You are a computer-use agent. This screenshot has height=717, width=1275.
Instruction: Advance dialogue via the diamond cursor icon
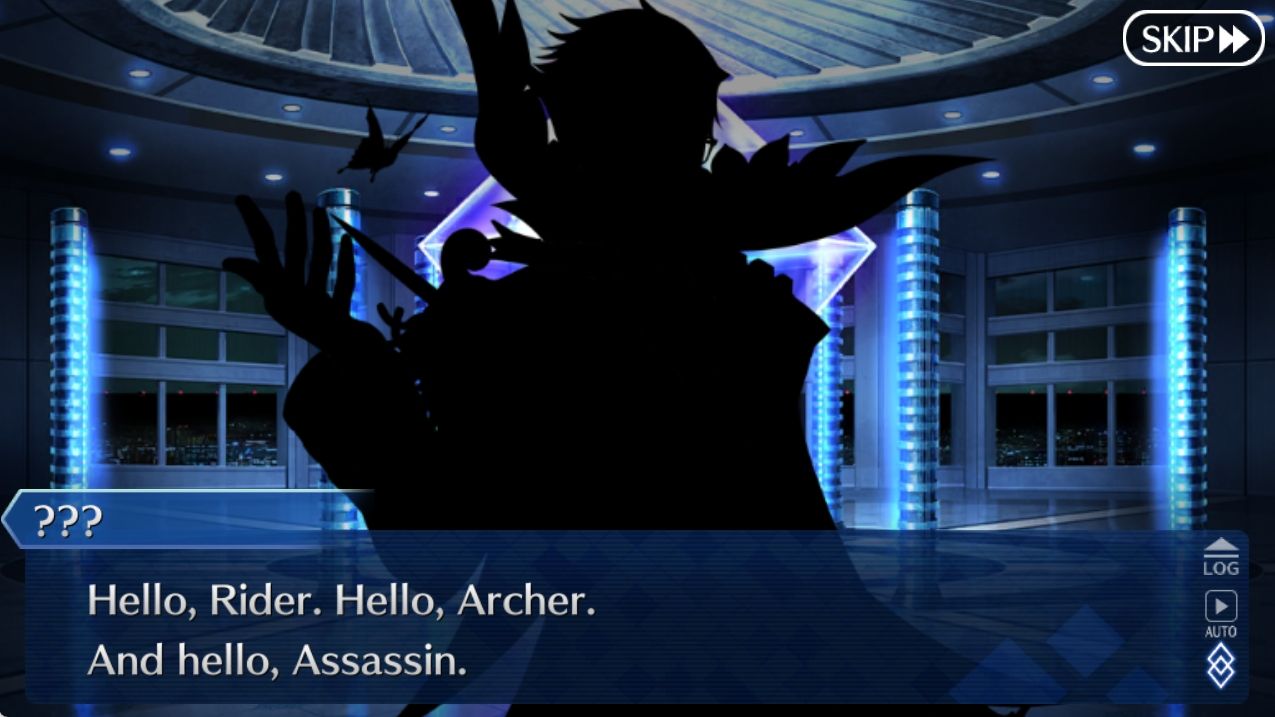[x=1220, y=666]
